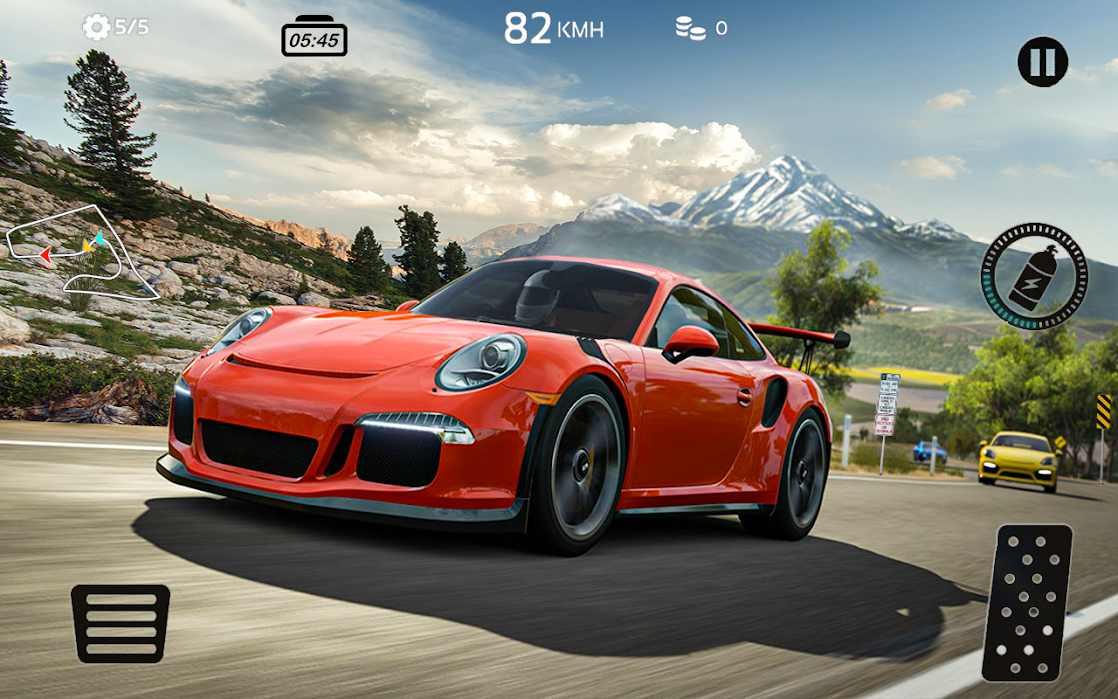1118x699 pixels.
Task: Hit the brake pedal
Action: [x=120, y=622]
